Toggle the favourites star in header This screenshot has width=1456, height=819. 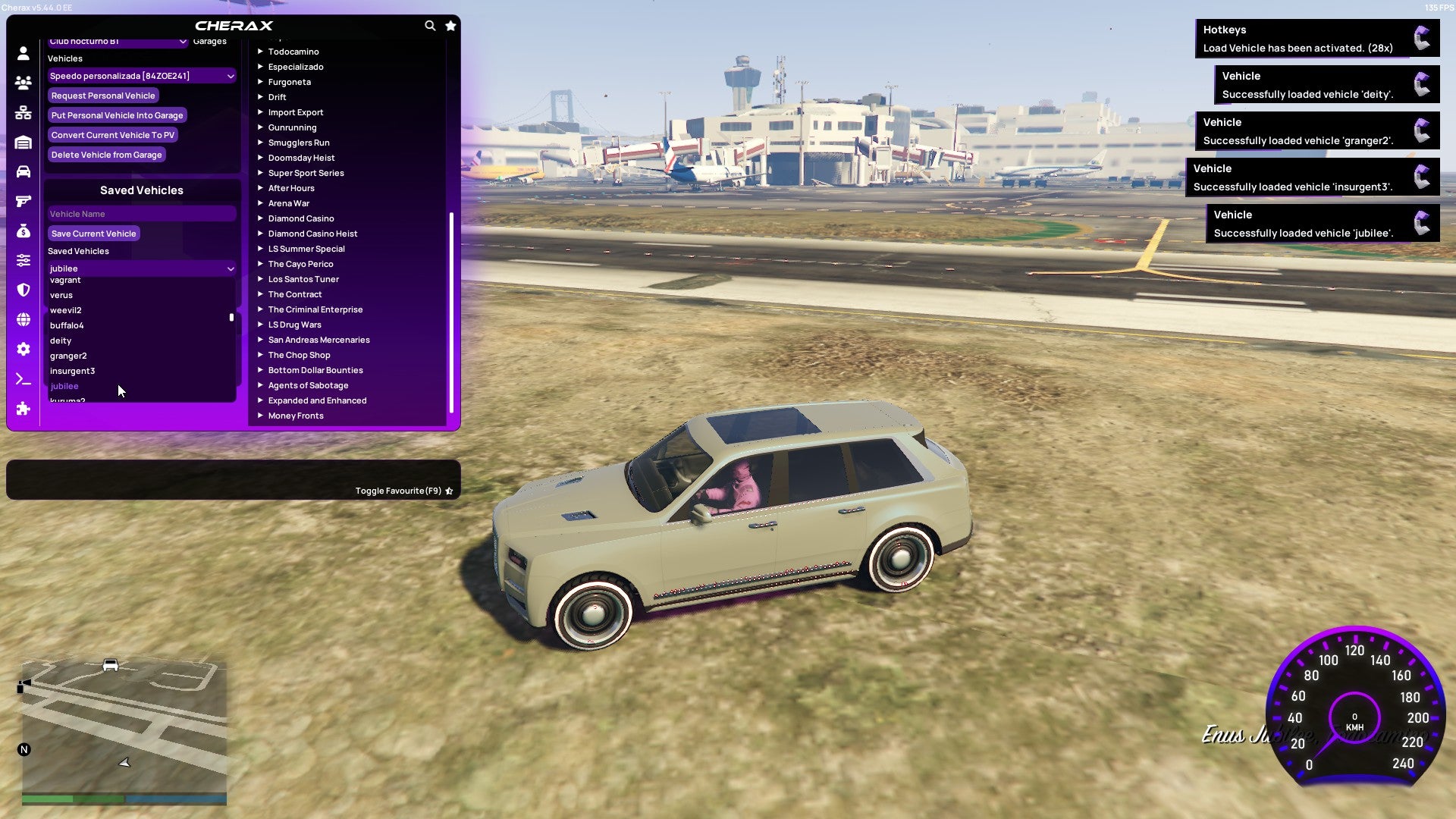click(x=450, y=25)
